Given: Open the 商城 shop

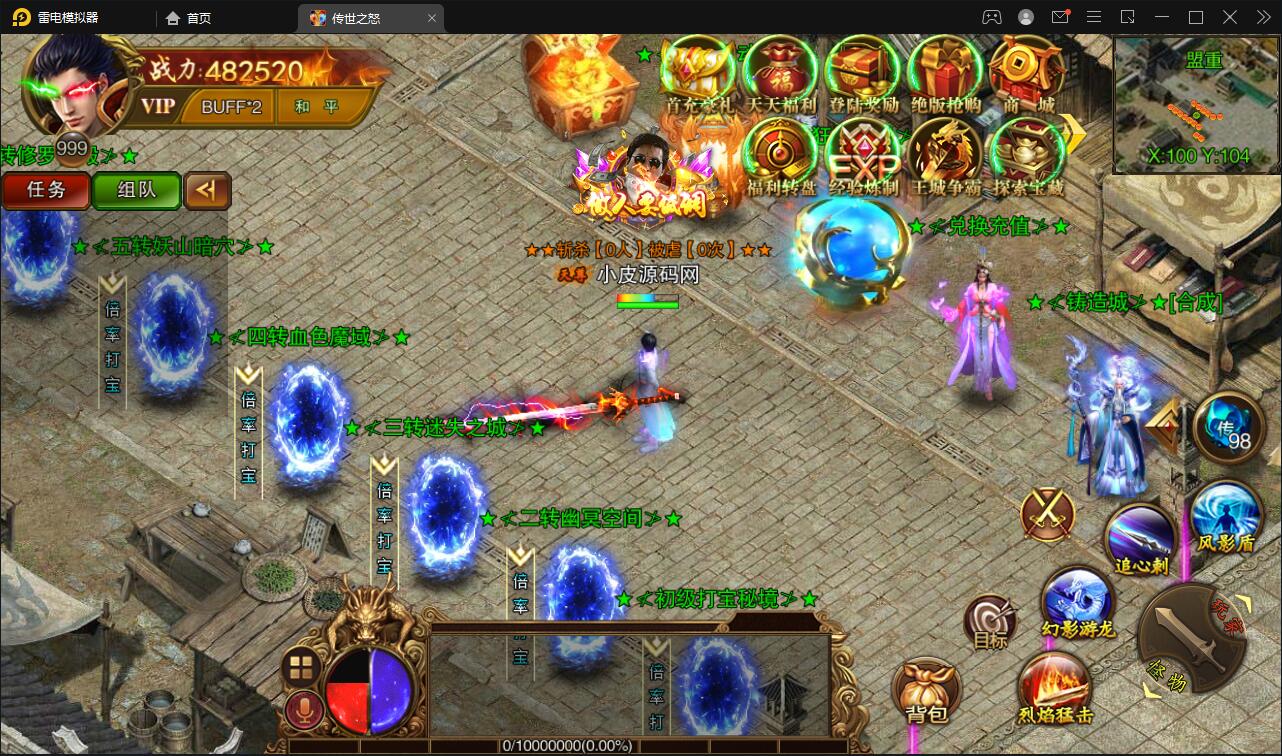Looking at the screenshot, I should (1027, 73).
